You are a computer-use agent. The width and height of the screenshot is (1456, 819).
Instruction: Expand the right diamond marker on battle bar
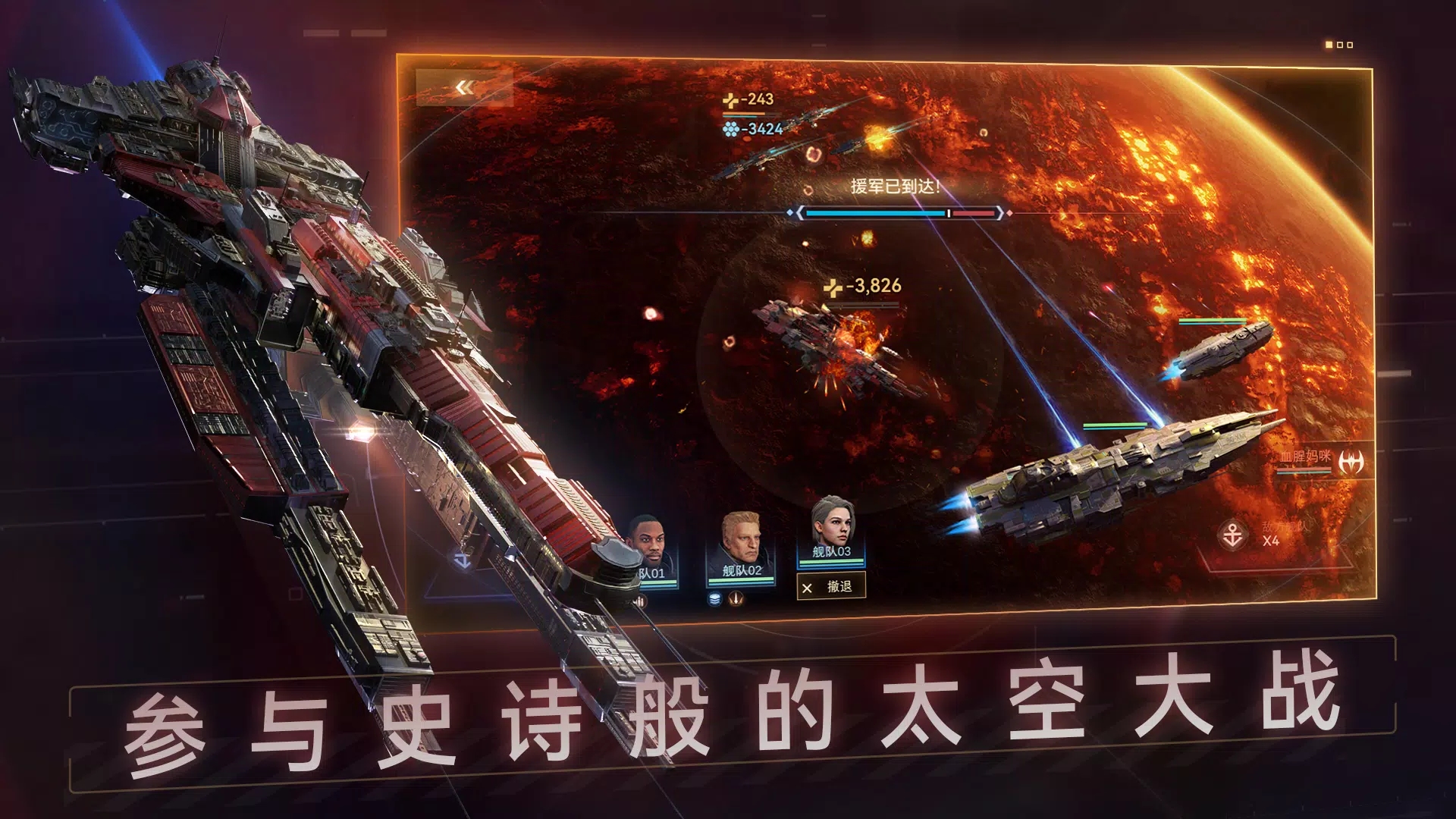click(x=1009, y=214)
